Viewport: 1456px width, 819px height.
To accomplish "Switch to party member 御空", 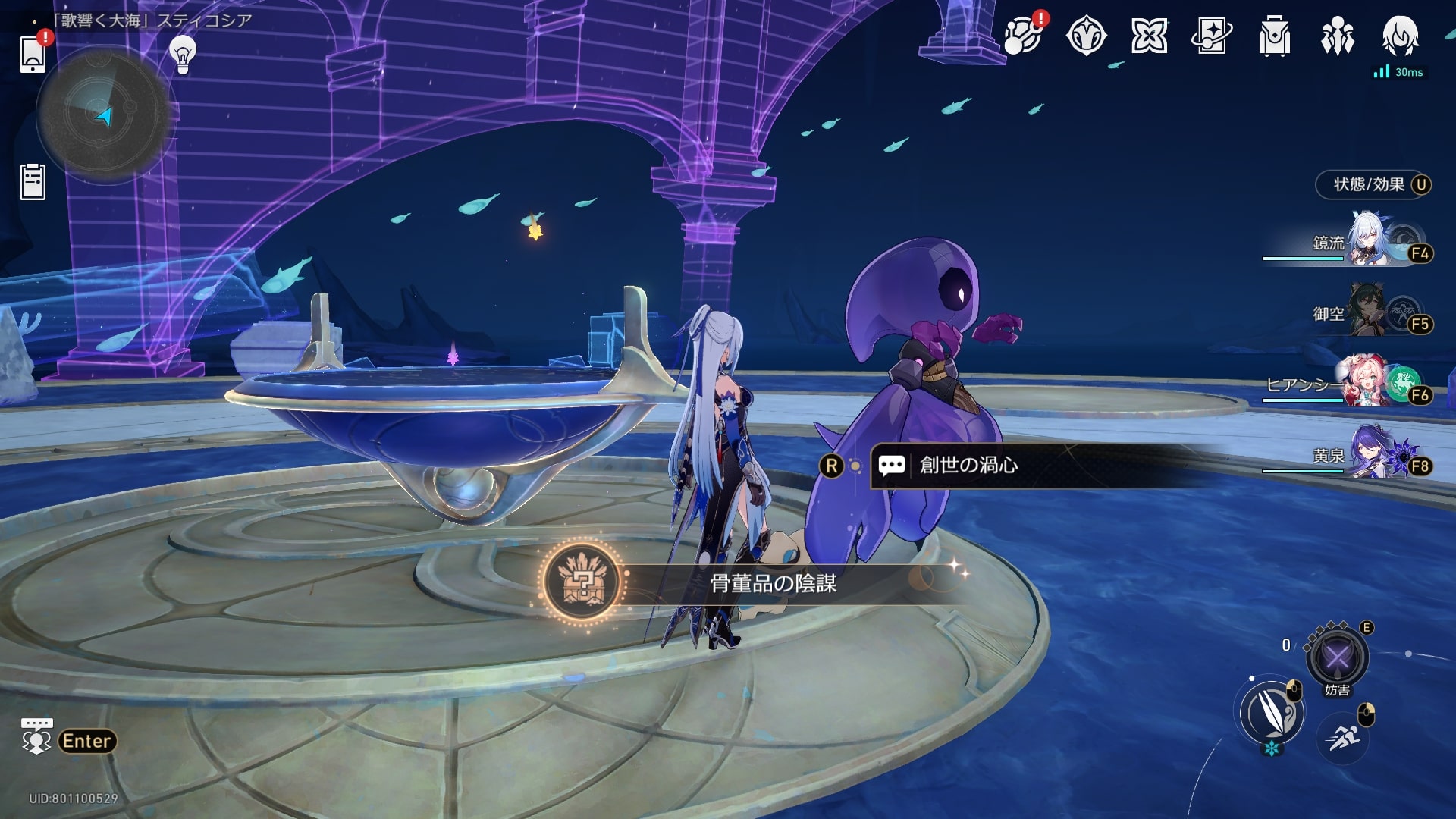I will (x=1365, y=312).
